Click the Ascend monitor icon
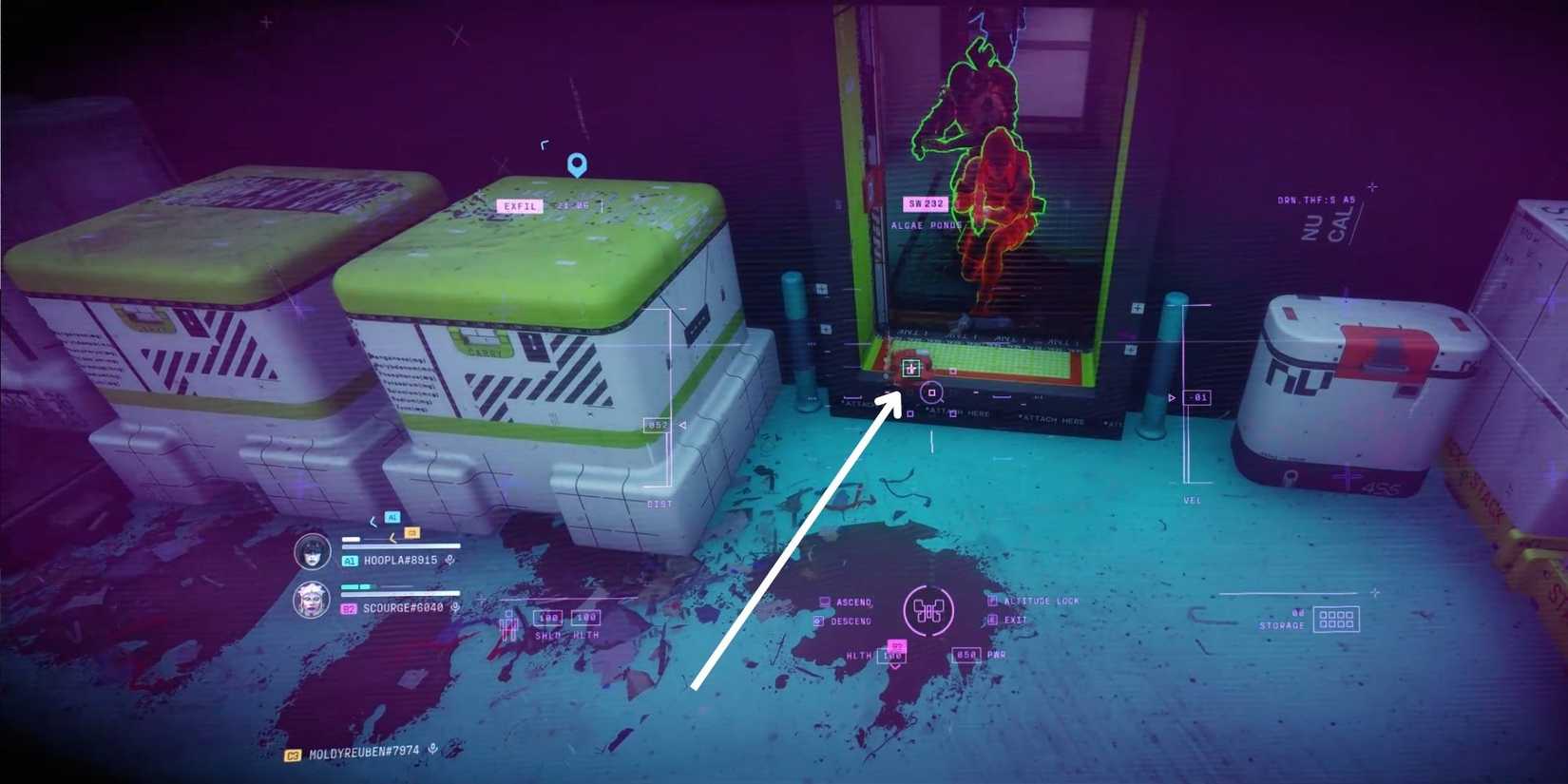1568x784 pixels. coord(825,602)
